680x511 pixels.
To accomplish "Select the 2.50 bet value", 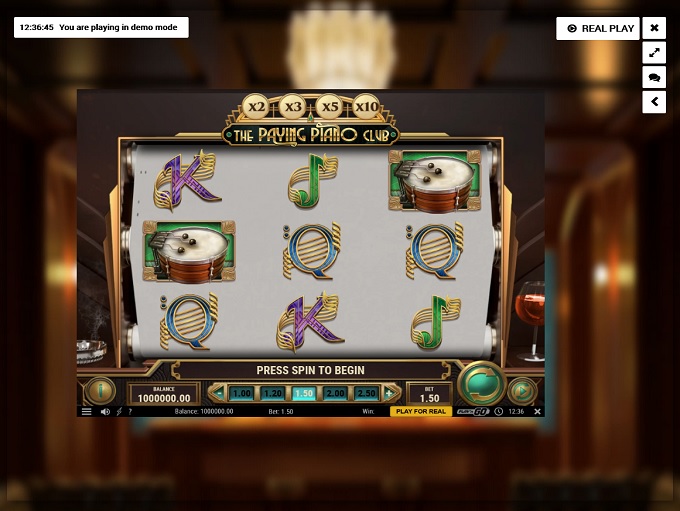I will pos(367,394).
